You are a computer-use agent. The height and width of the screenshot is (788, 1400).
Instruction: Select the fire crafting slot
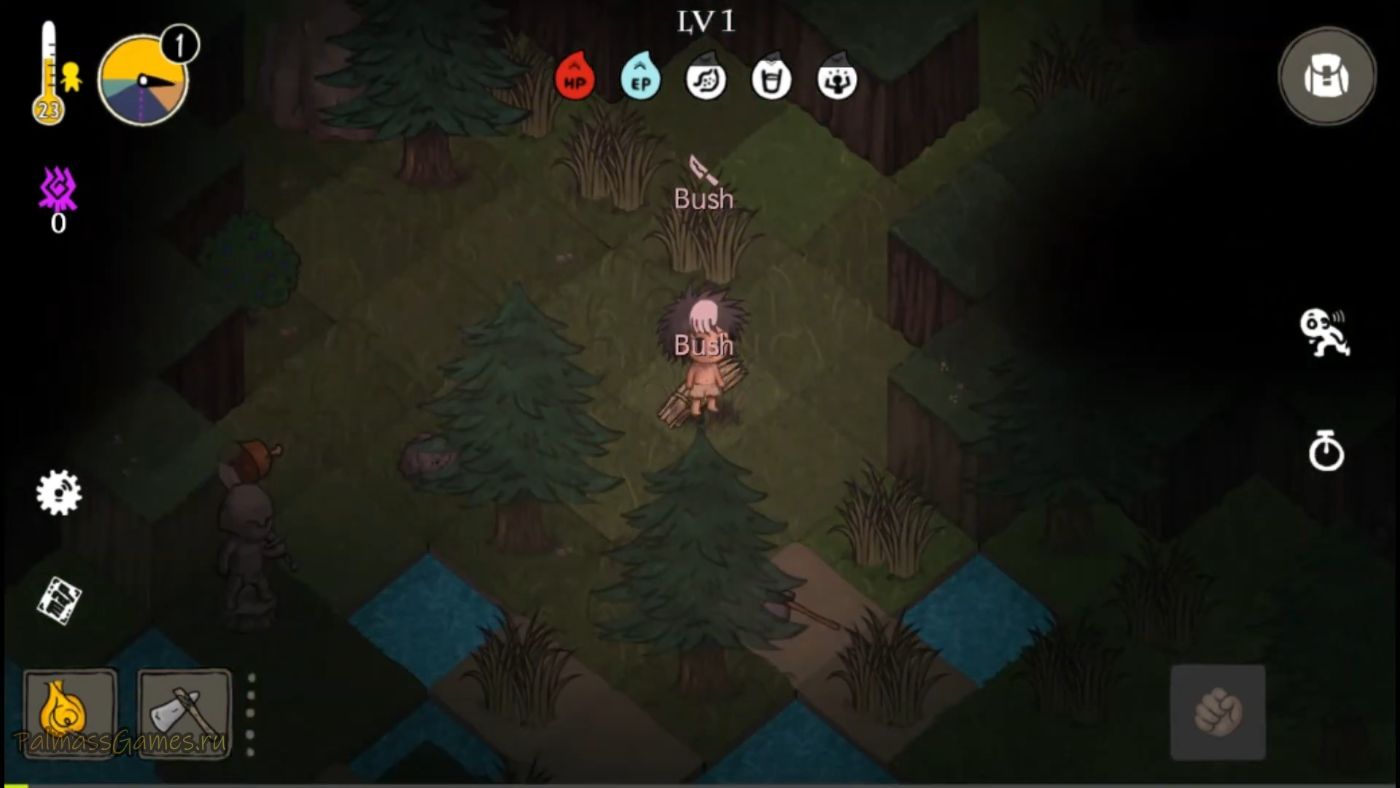click(70, 713)
